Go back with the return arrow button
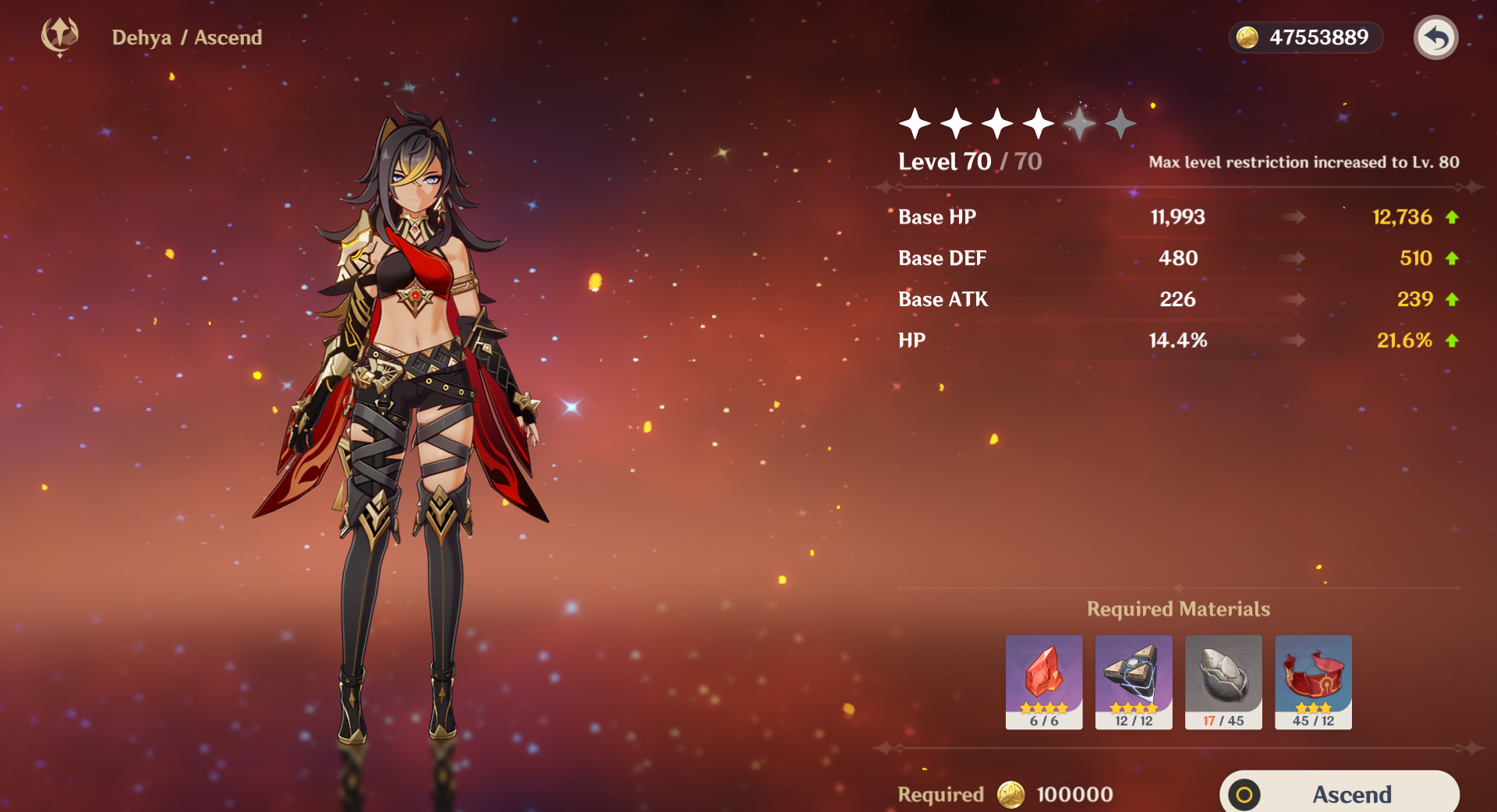Image resolution: width=1497 pixels, height=812 pixels. point(1435,37)
